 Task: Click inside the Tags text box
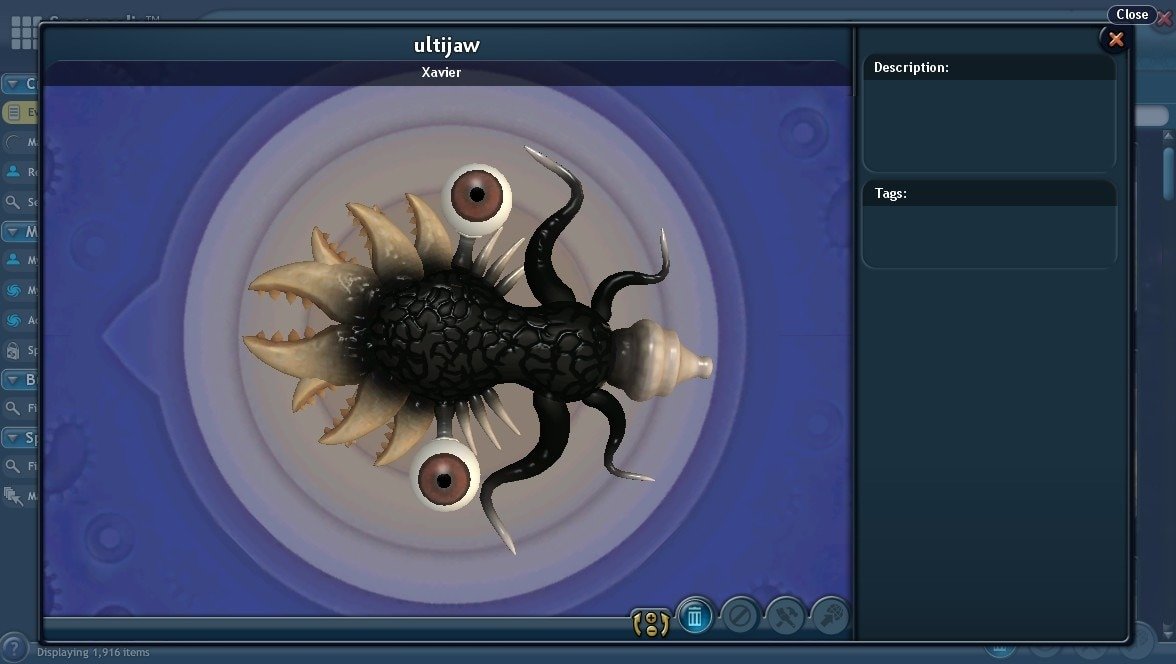(988, 236)
